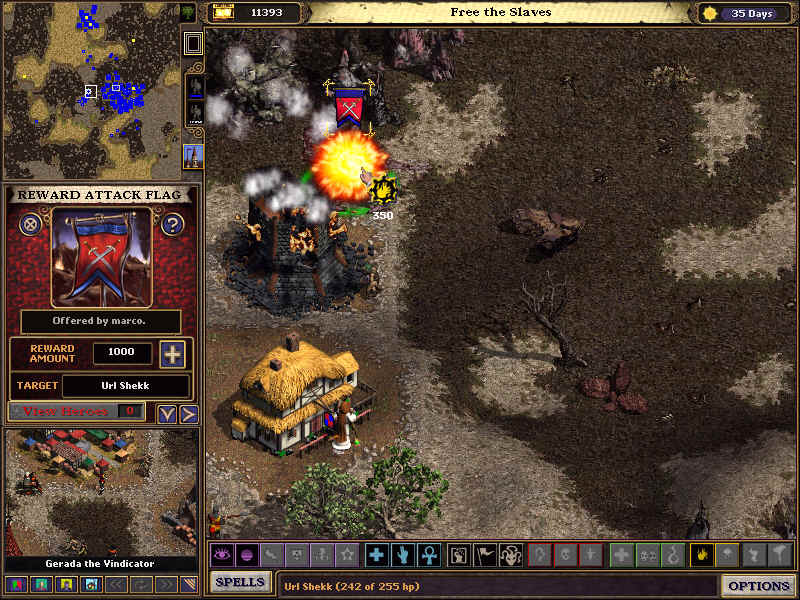Select the yellow flame spell icon

tap(702, 555)
